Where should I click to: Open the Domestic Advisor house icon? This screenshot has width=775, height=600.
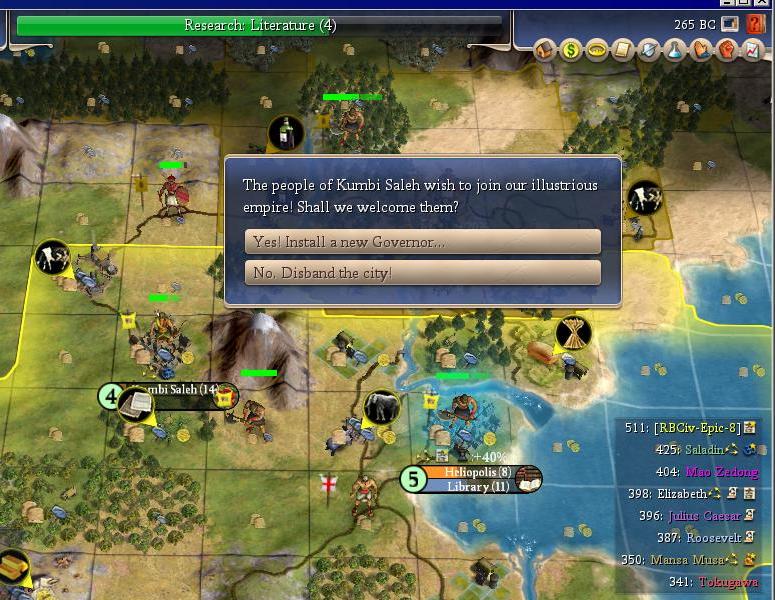tap(545, 50)
